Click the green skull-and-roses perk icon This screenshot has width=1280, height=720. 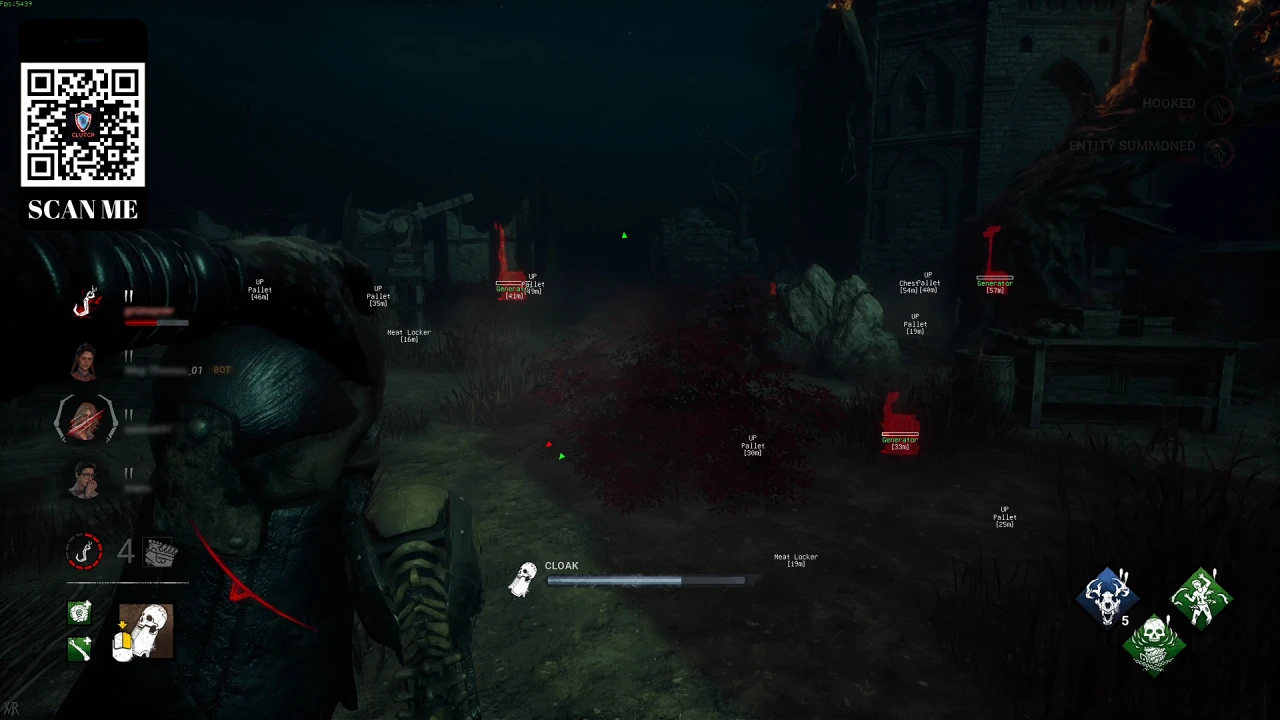1155,645
